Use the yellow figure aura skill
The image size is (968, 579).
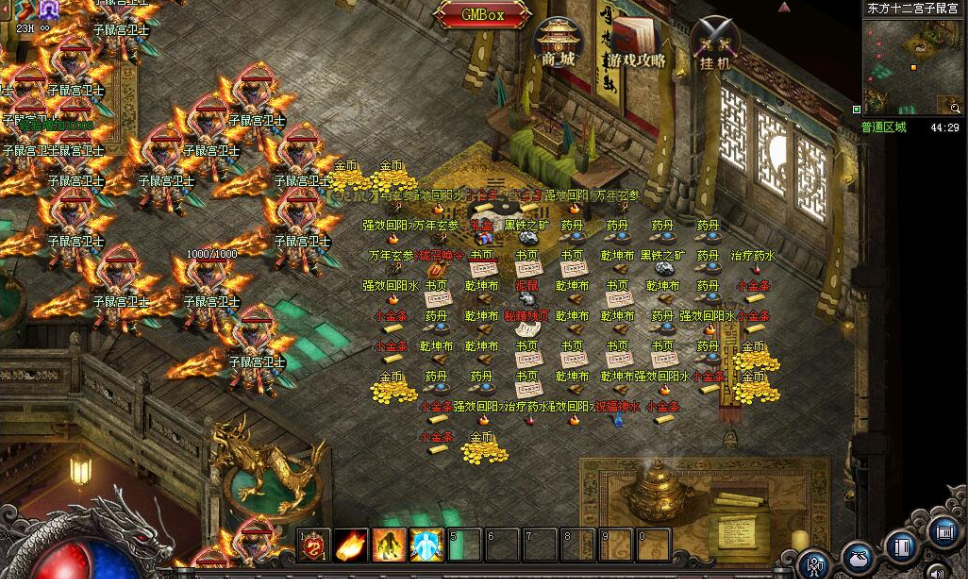point(388,545)
